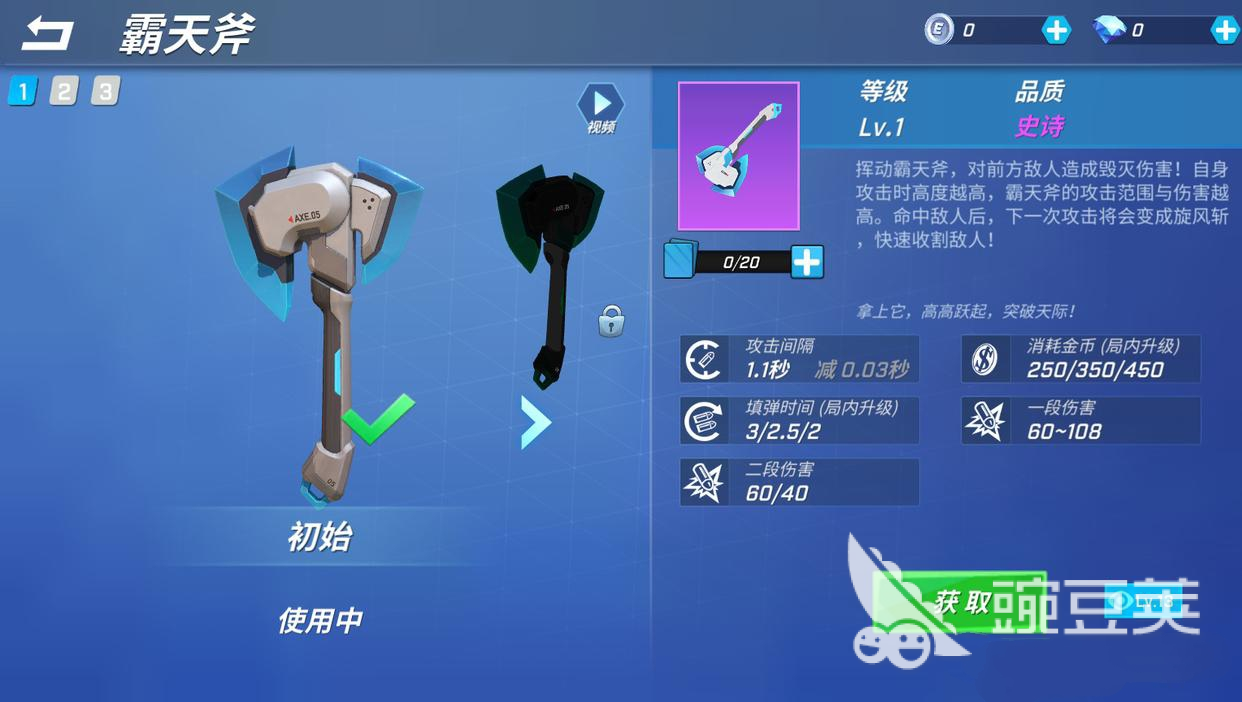
Task: Switch to tab number 3
Action: pyautogui.click(x=105, y=91)
